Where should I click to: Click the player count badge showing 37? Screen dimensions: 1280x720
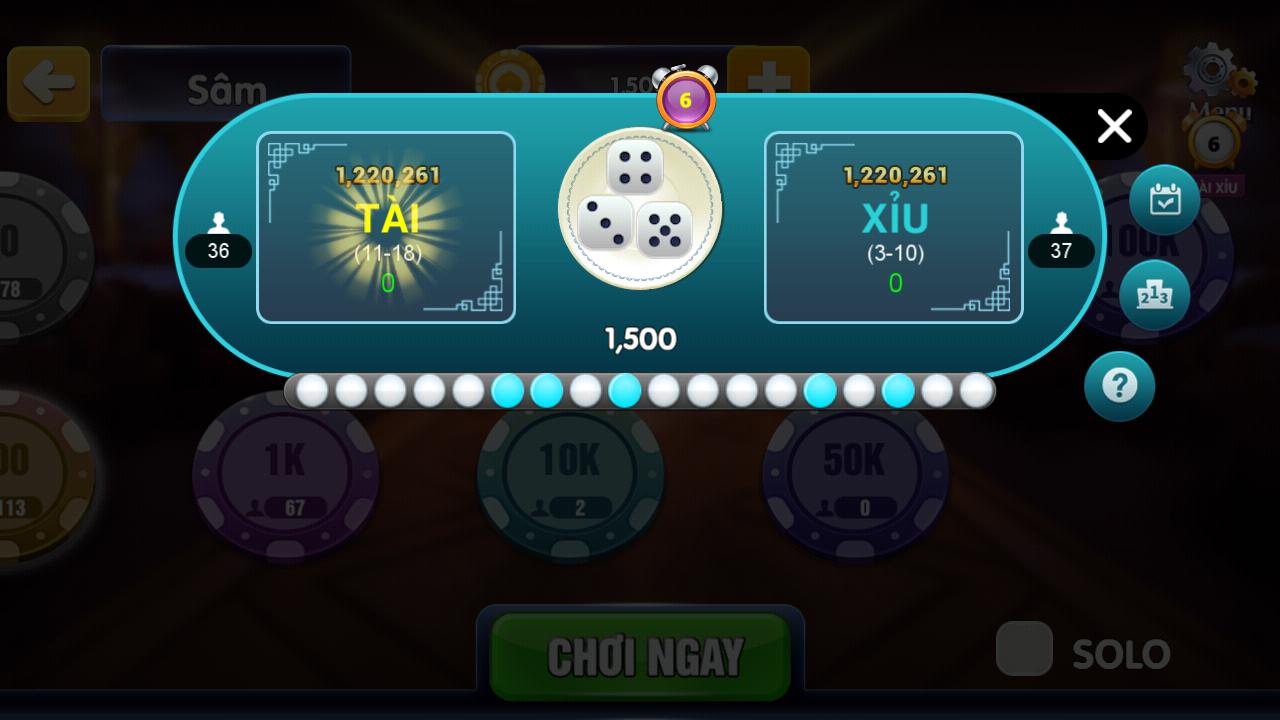pos(1061,251)
